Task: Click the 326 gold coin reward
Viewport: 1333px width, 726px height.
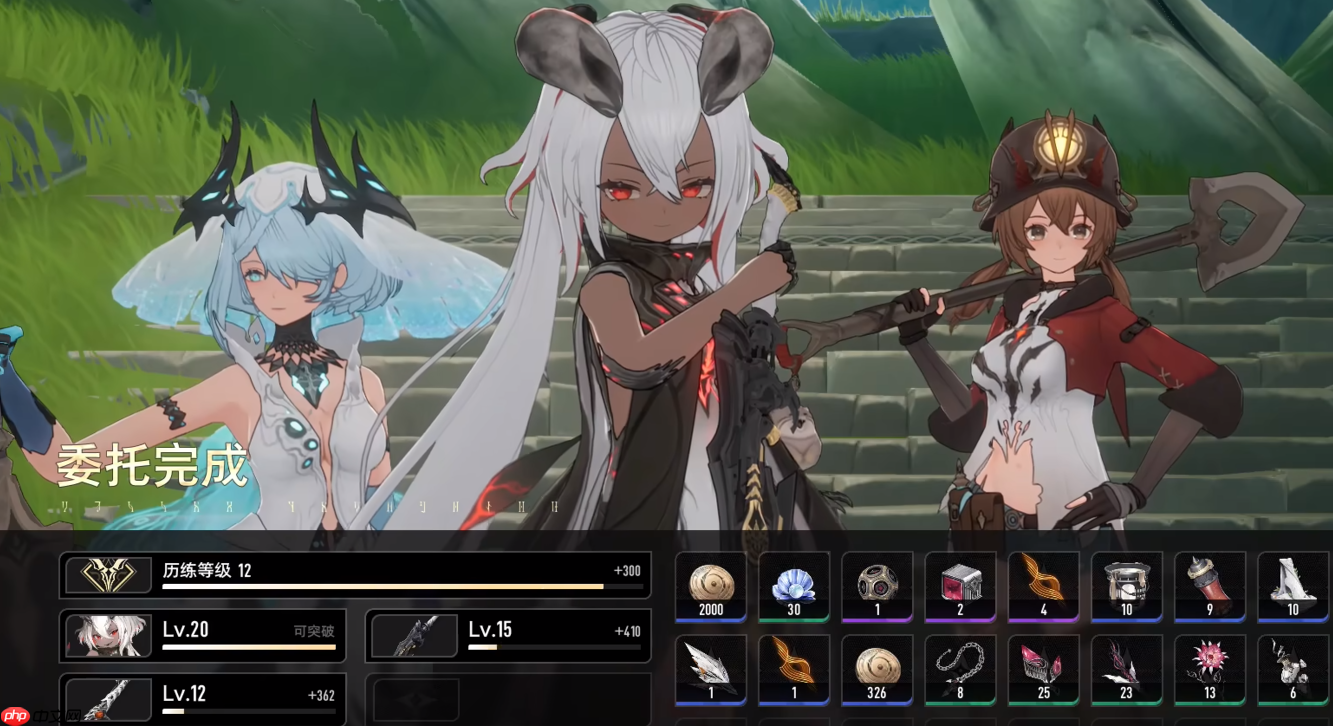Action: pyautogui.click(x=877, y=669)
